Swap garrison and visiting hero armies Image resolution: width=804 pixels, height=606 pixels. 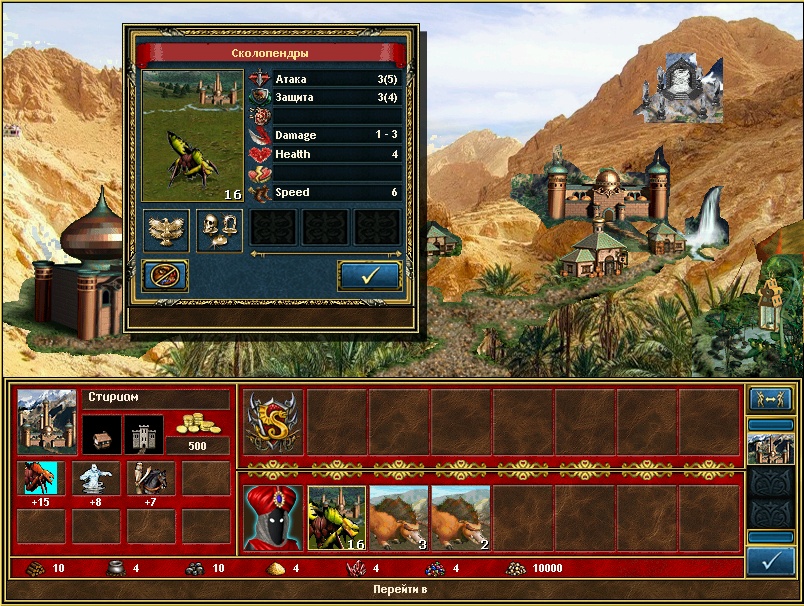click(771, 400)
